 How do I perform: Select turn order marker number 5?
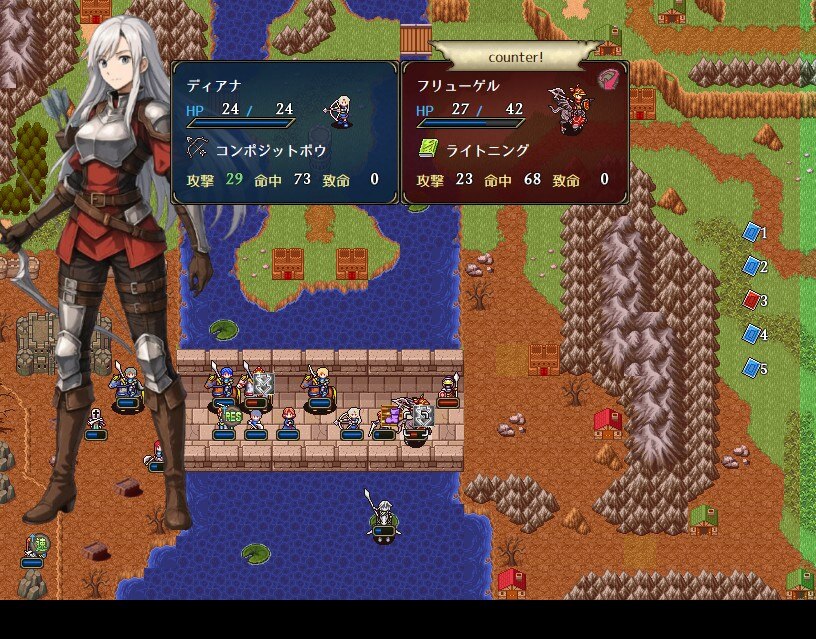(x=753, y=368)
